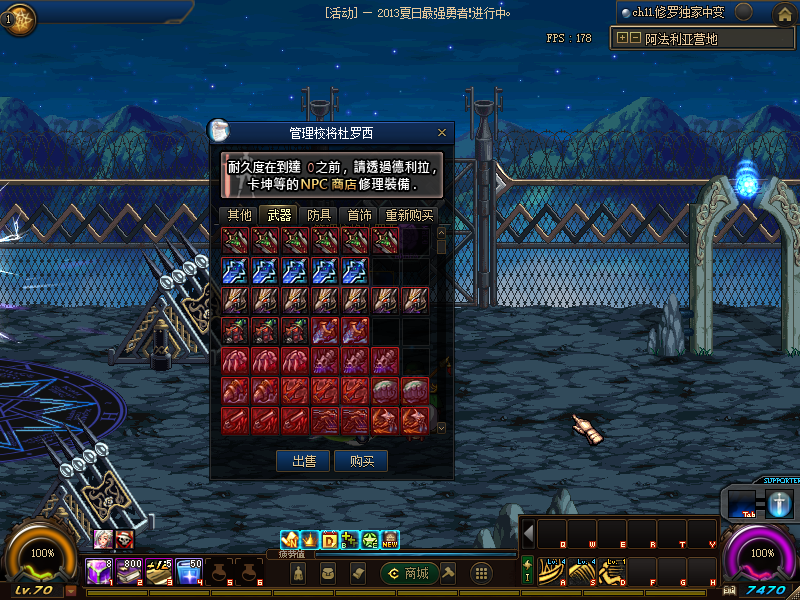Screen dimensions: 800x600
Task: Collapse the map with the minus button
Action: (635, 39)
